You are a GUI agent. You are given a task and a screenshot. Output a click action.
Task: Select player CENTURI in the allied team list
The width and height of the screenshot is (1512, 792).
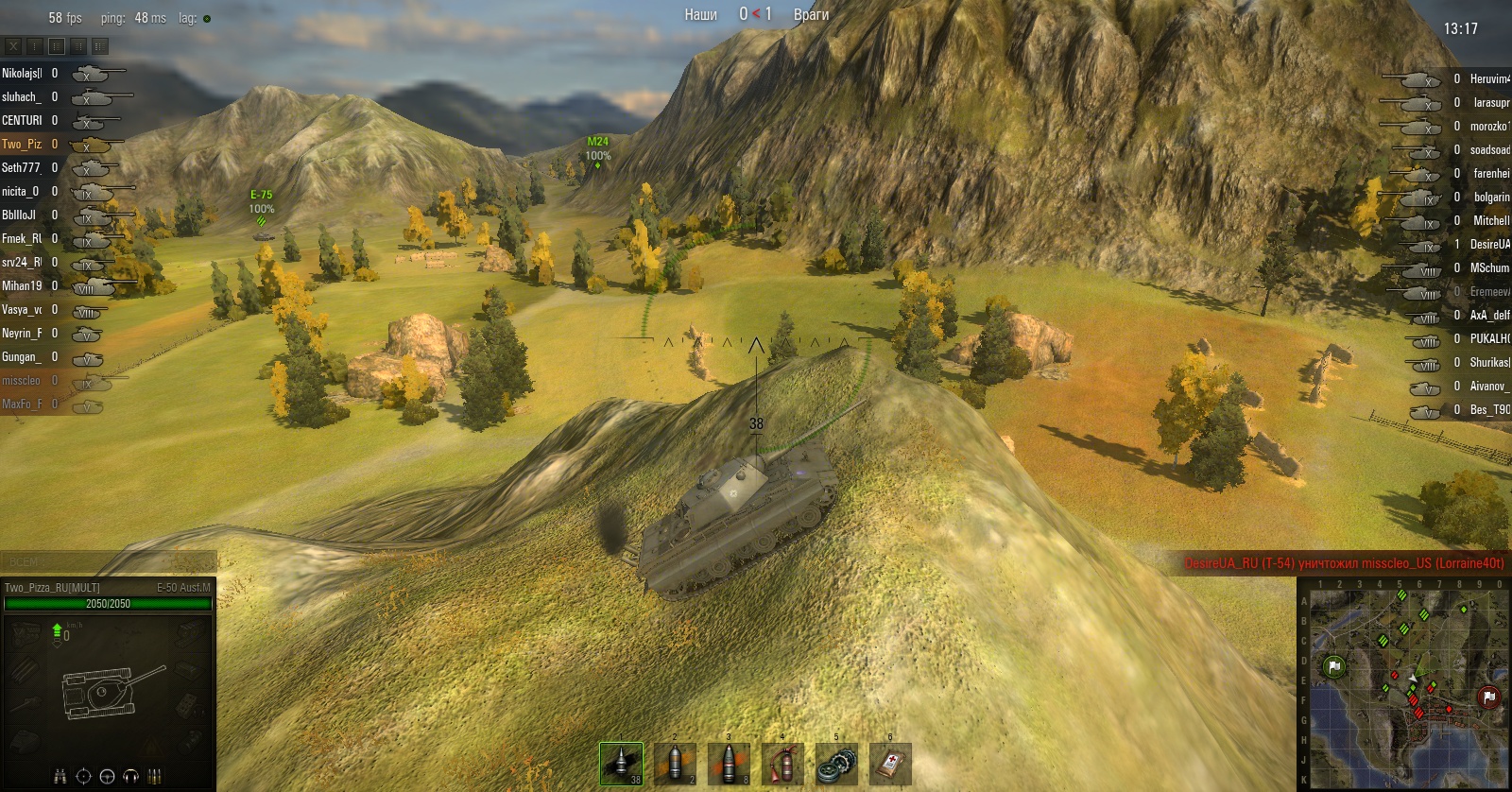(23, 121)
